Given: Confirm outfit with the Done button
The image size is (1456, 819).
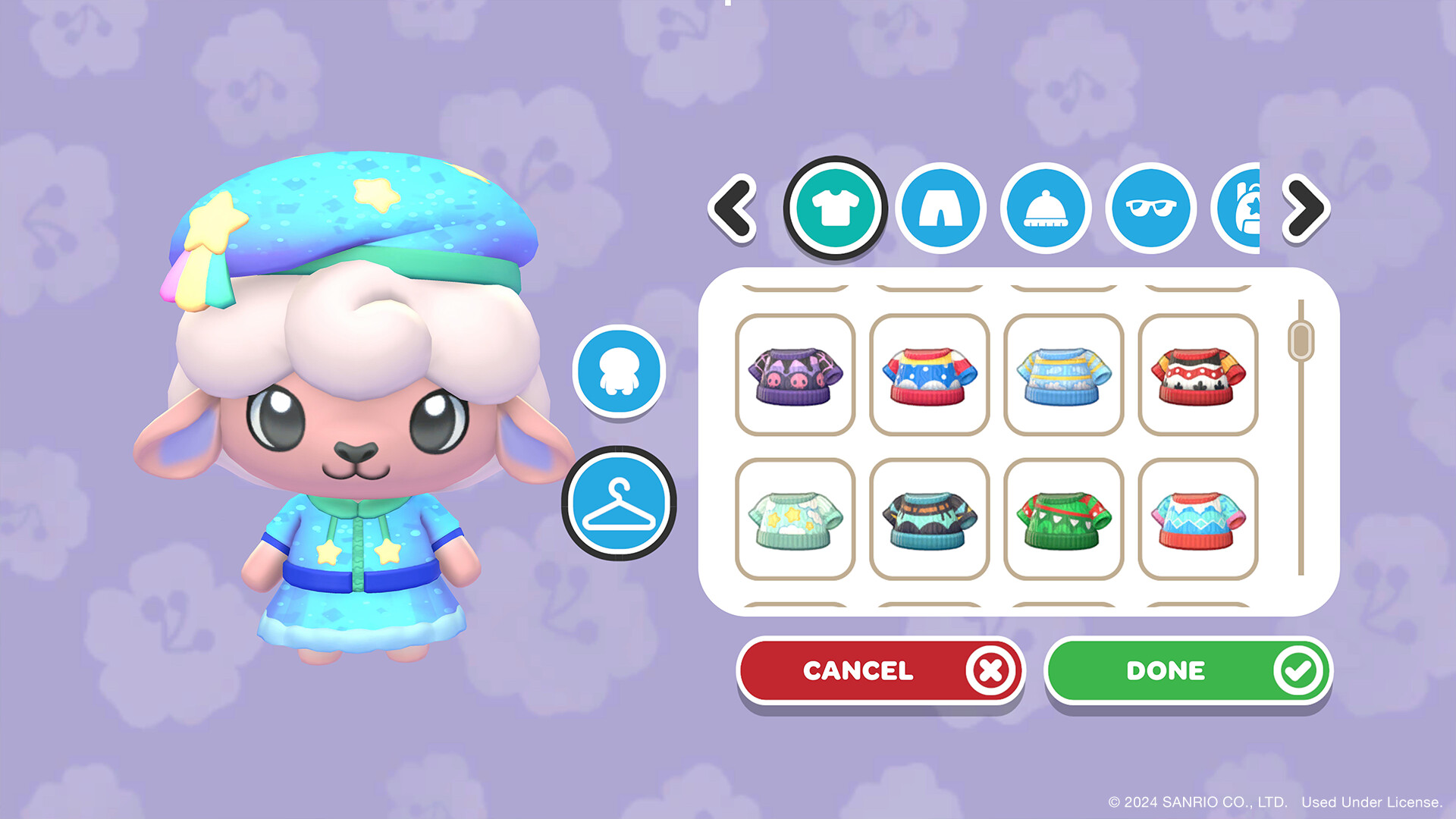Looking at the screenshot, I should (1187, 670).
